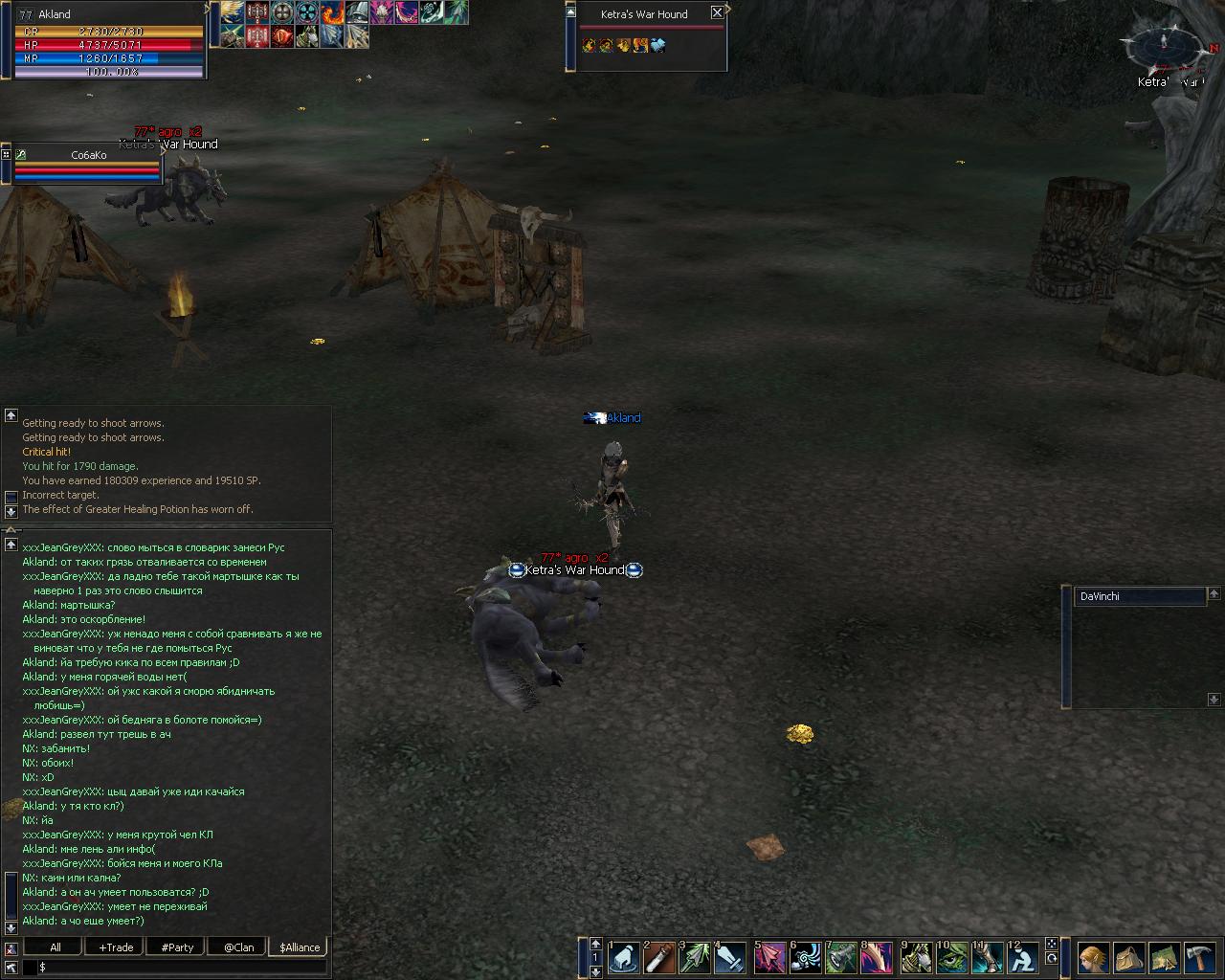
Task: Switch to the All chat tab
Action: [x=56, y=947]
